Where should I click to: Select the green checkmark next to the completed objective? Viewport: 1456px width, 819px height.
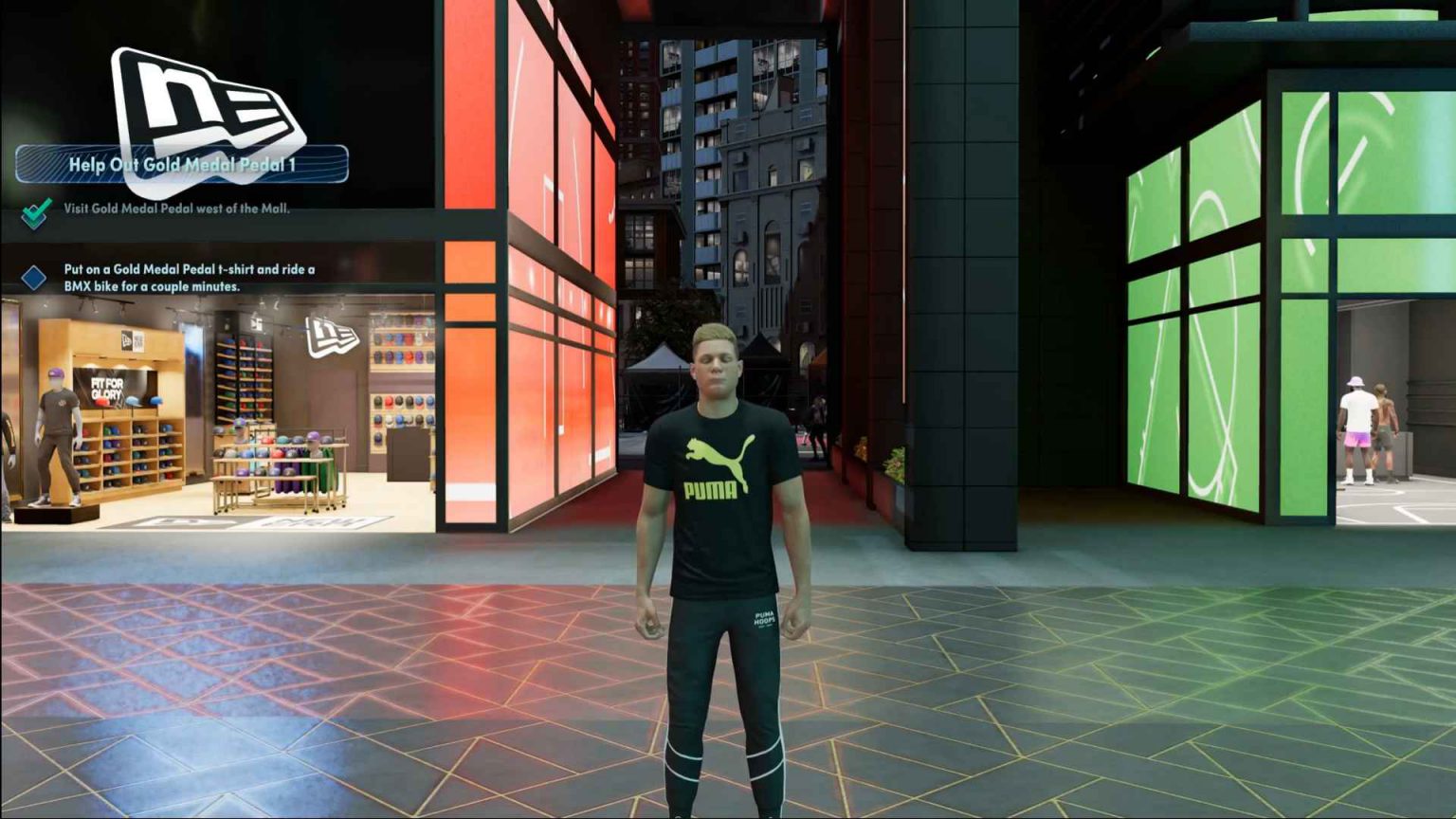[35, 213]
